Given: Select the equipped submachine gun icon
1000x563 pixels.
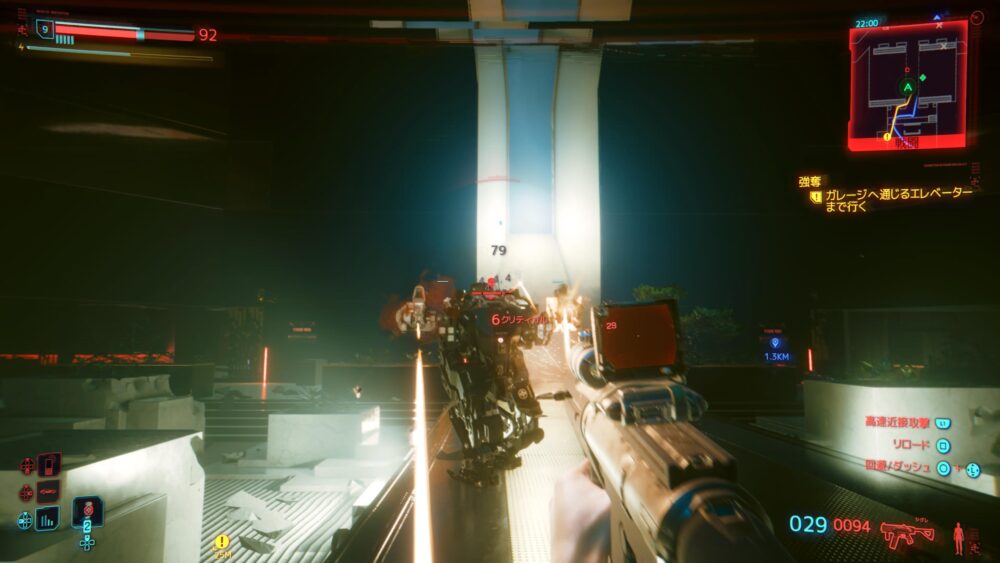Looking at the screenshot, I should pyautogui.click(x=907, y=533).
